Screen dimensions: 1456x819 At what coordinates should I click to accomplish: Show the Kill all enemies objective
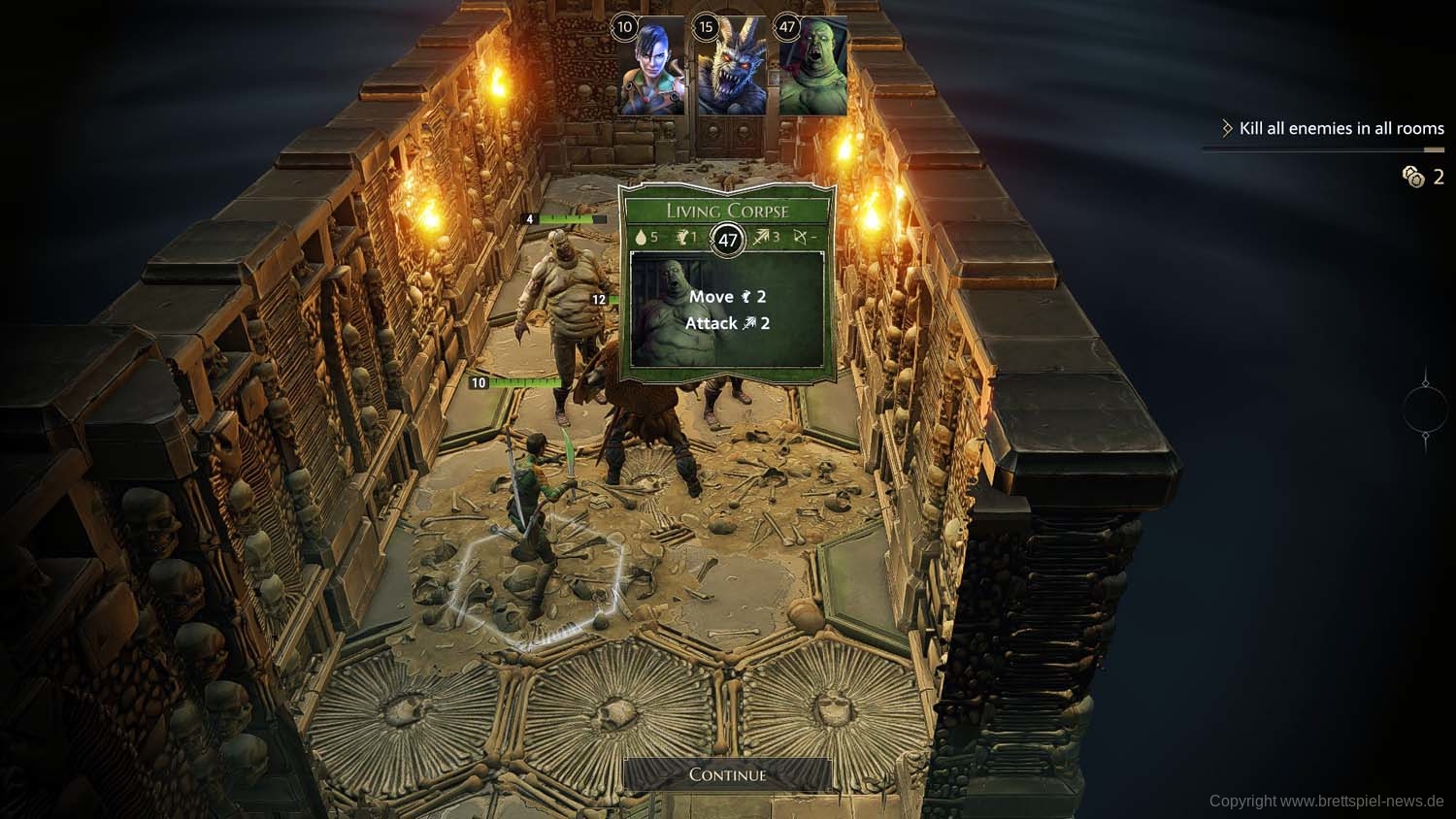(1340, 128)
